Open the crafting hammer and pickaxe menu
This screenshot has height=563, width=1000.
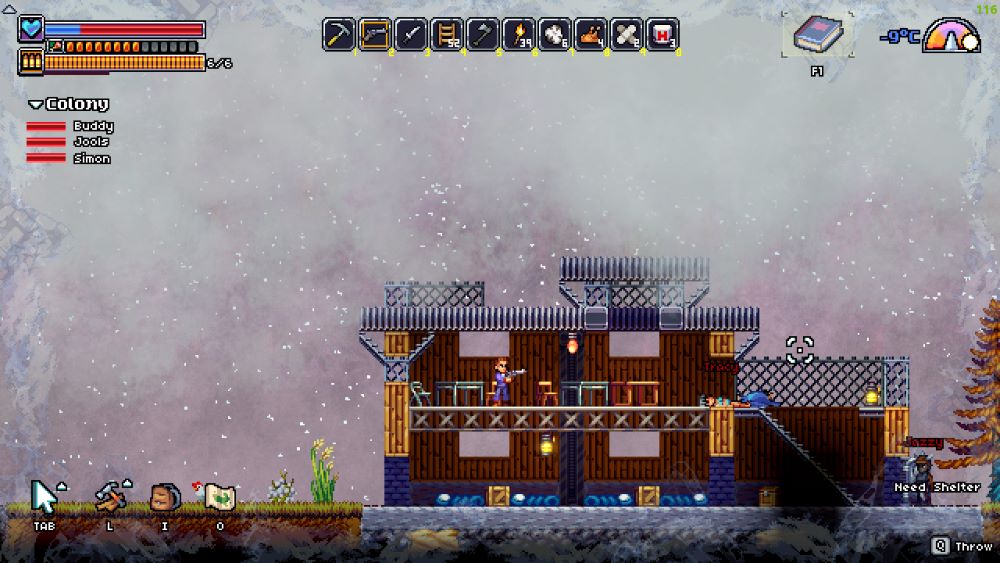109,497
